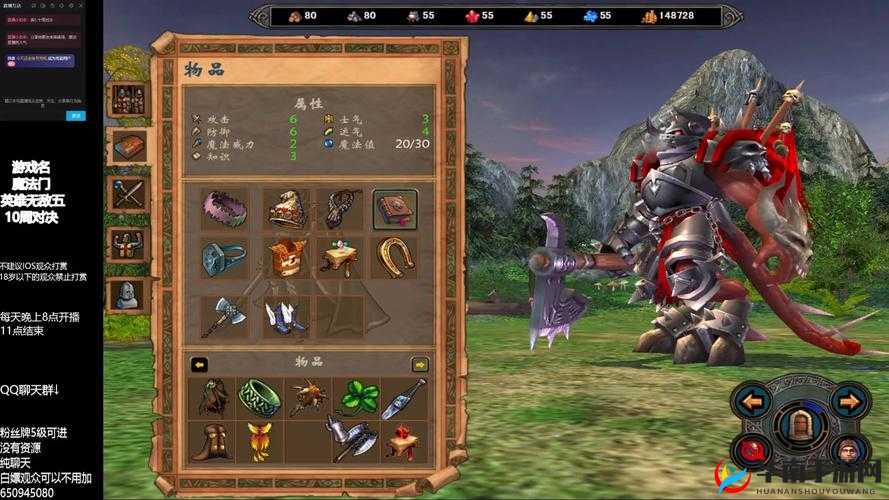Click the equipped spellbook slot
Viewport: 889px width, 500px height.
click(395, 209)
